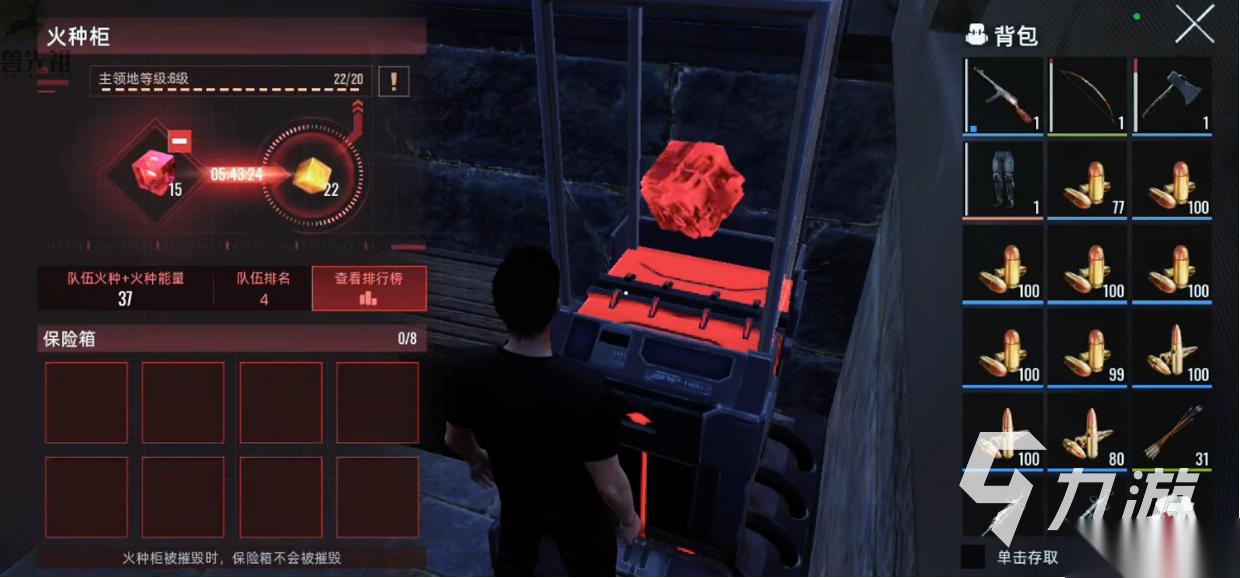Screen dimensions: 1240x578
Task: Choose the bow in the backpack
Action: click(x=1087, y=96)
